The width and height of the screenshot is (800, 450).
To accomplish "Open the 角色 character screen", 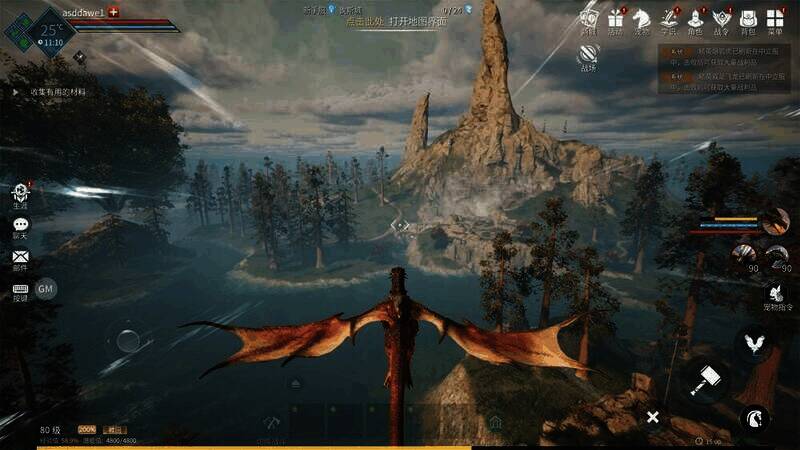I will point(695,19).
